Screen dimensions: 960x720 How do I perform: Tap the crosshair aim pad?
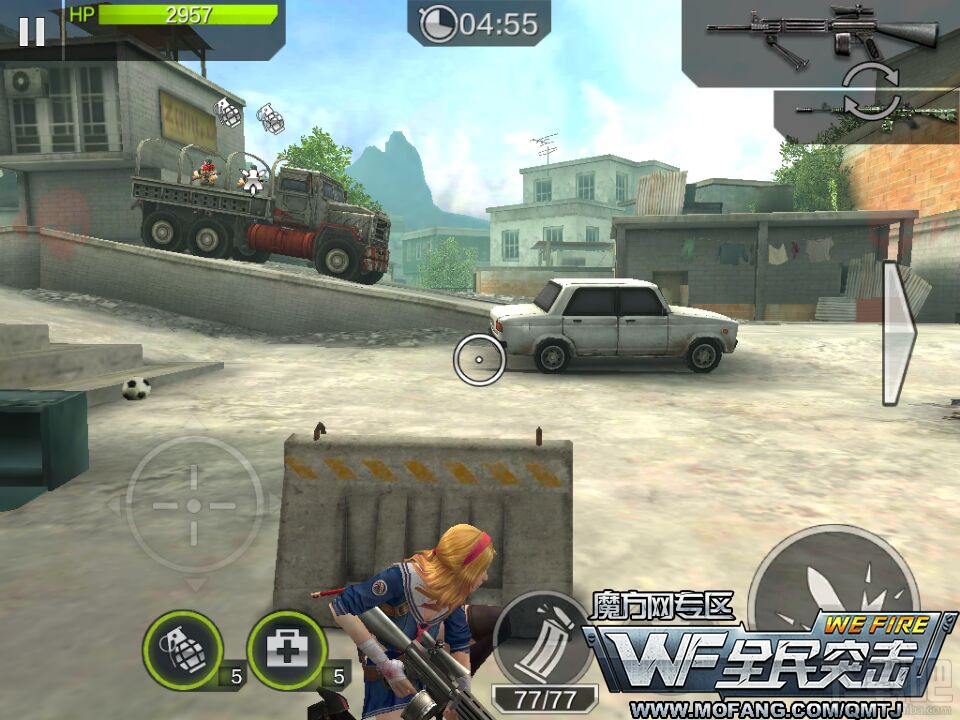[x=194, y=505]
